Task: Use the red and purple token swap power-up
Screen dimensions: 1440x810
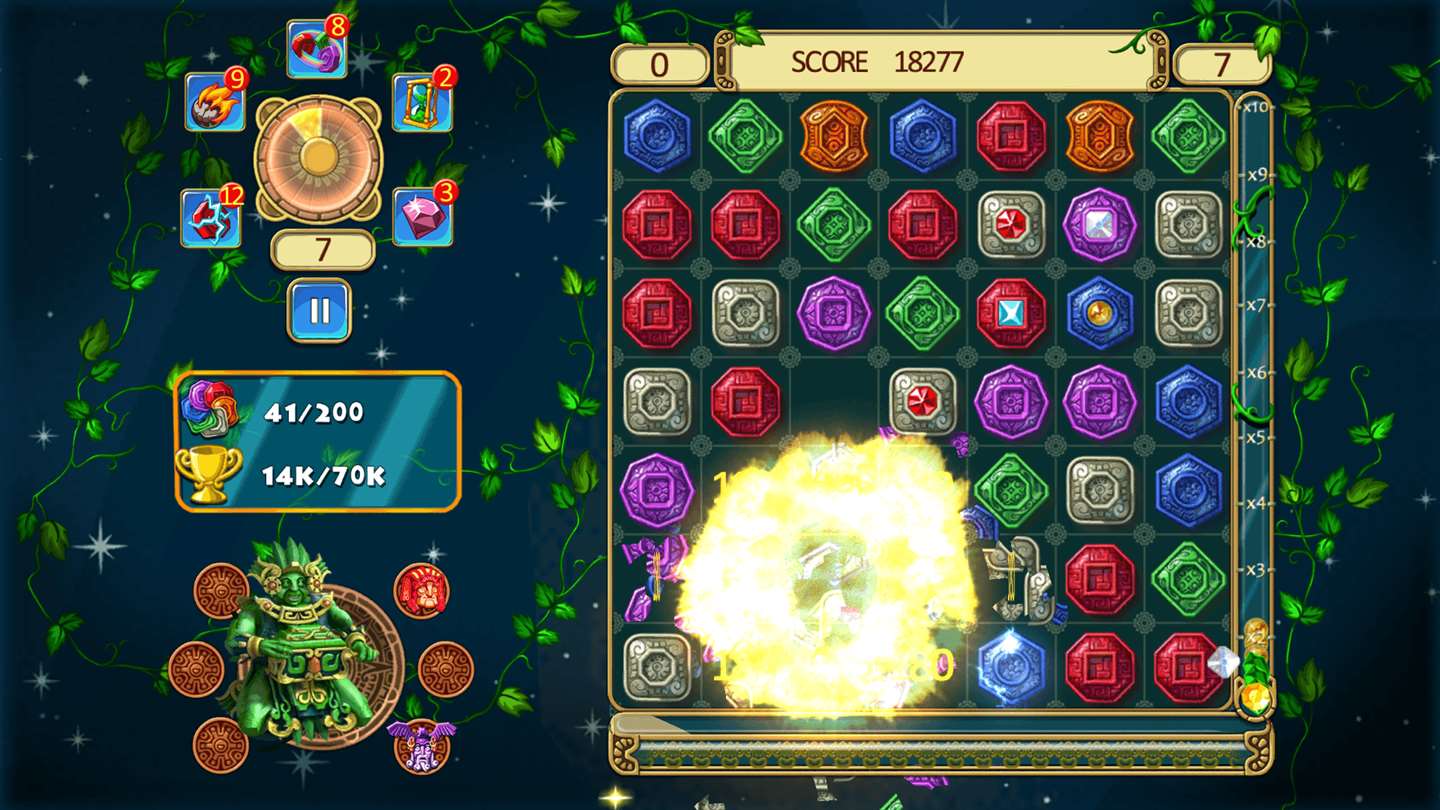Action: 317,48
